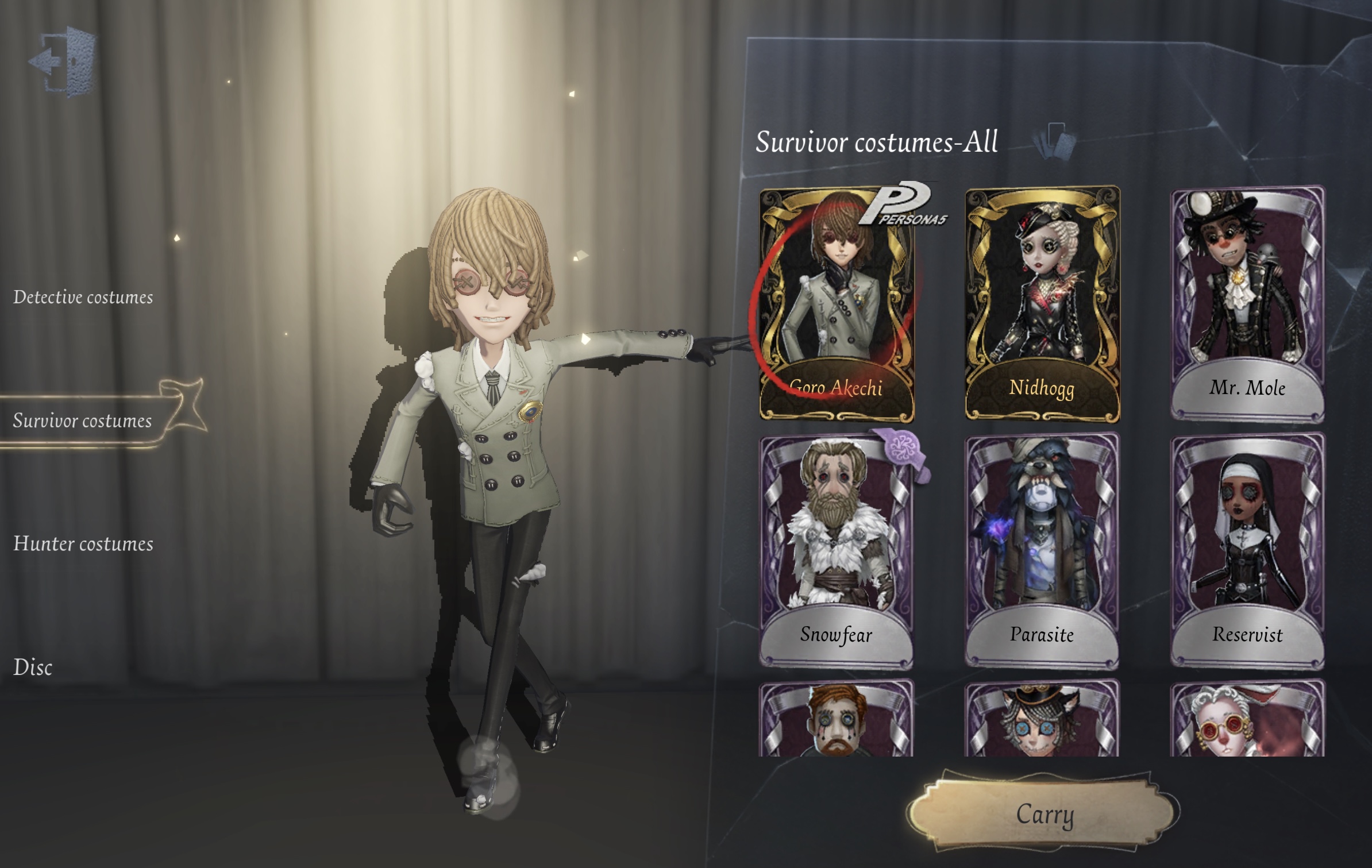Switch to the Detective costumes tab

point(83,298)
